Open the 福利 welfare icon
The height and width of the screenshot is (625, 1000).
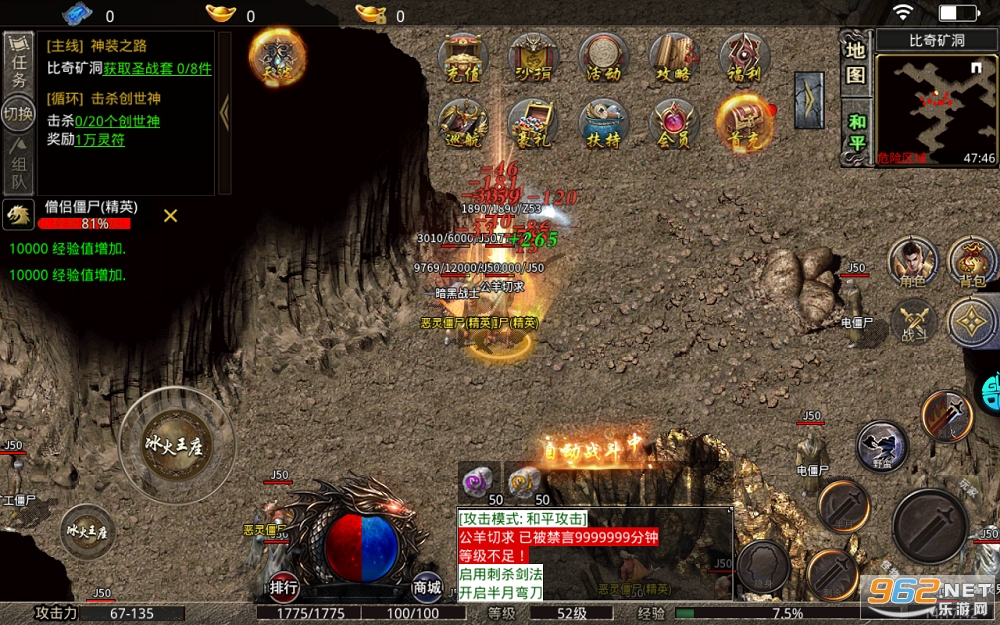744,58
